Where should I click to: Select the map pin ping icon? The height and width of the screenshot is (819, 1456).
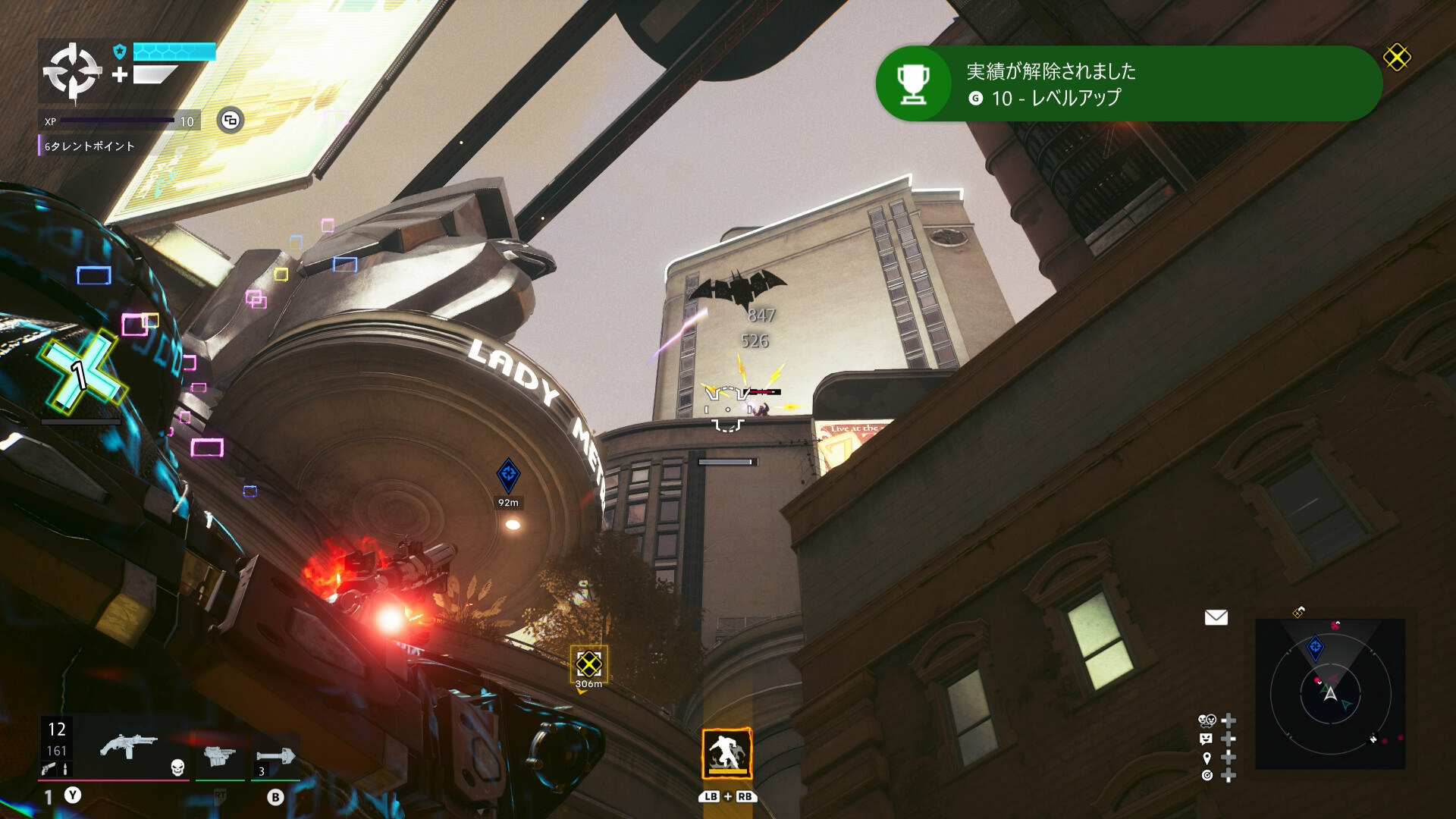tap(1207, 758)
